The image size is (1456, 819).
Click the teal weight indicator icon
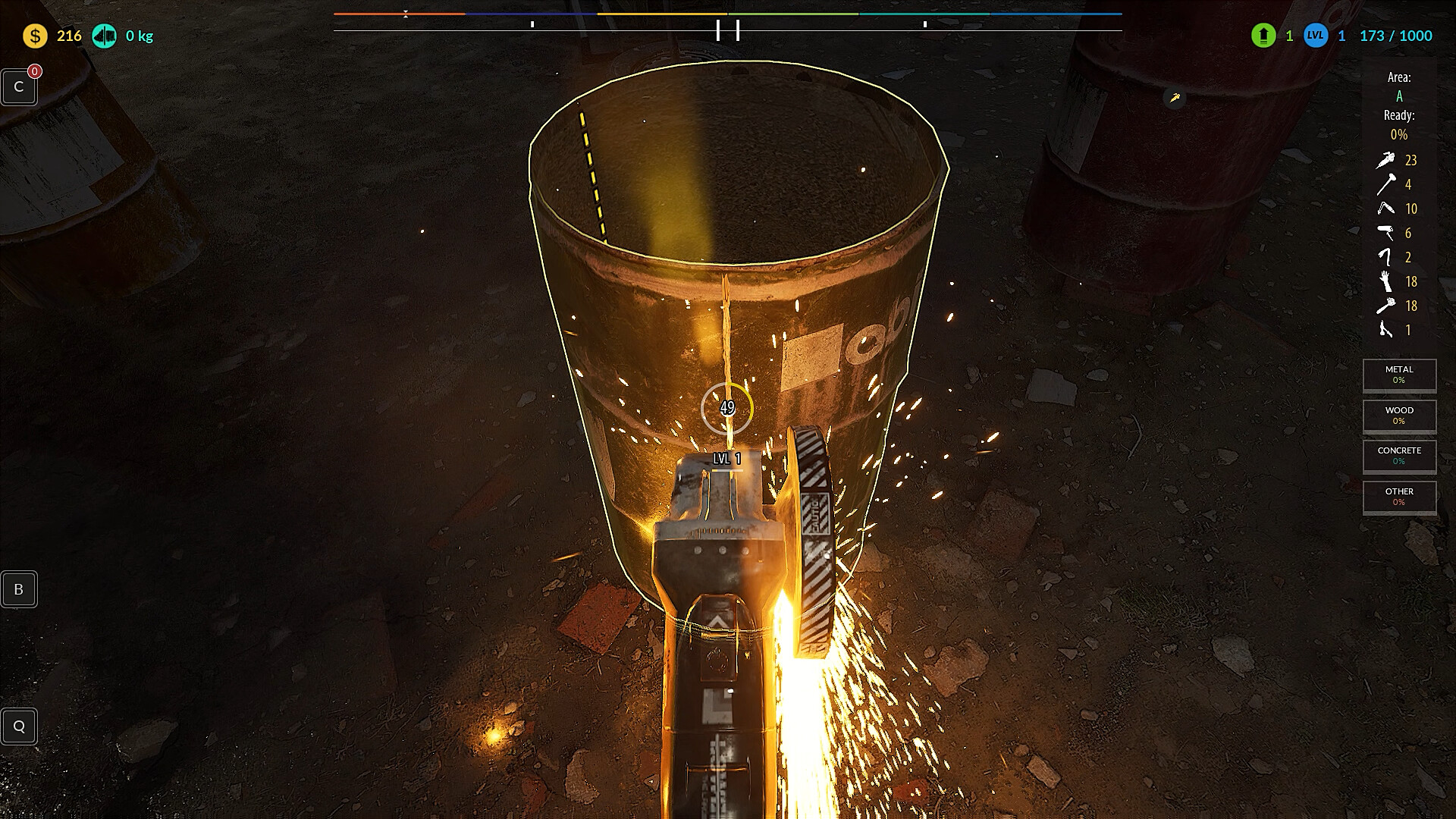(x=105, y=35)
